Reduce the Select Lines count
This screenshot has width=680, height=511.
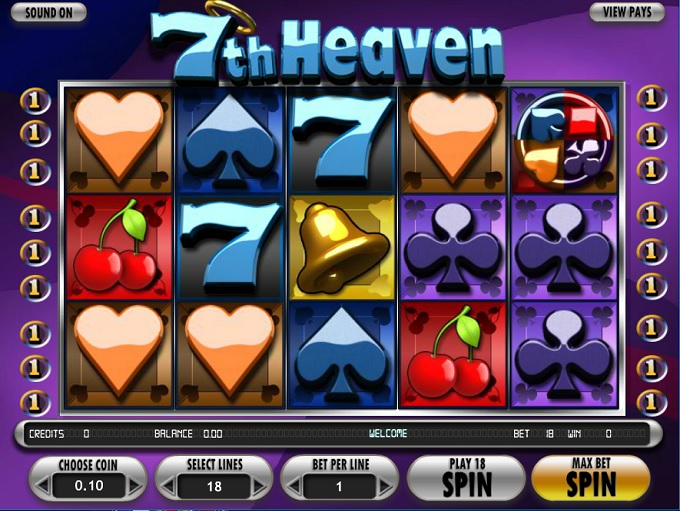point(168,486)
